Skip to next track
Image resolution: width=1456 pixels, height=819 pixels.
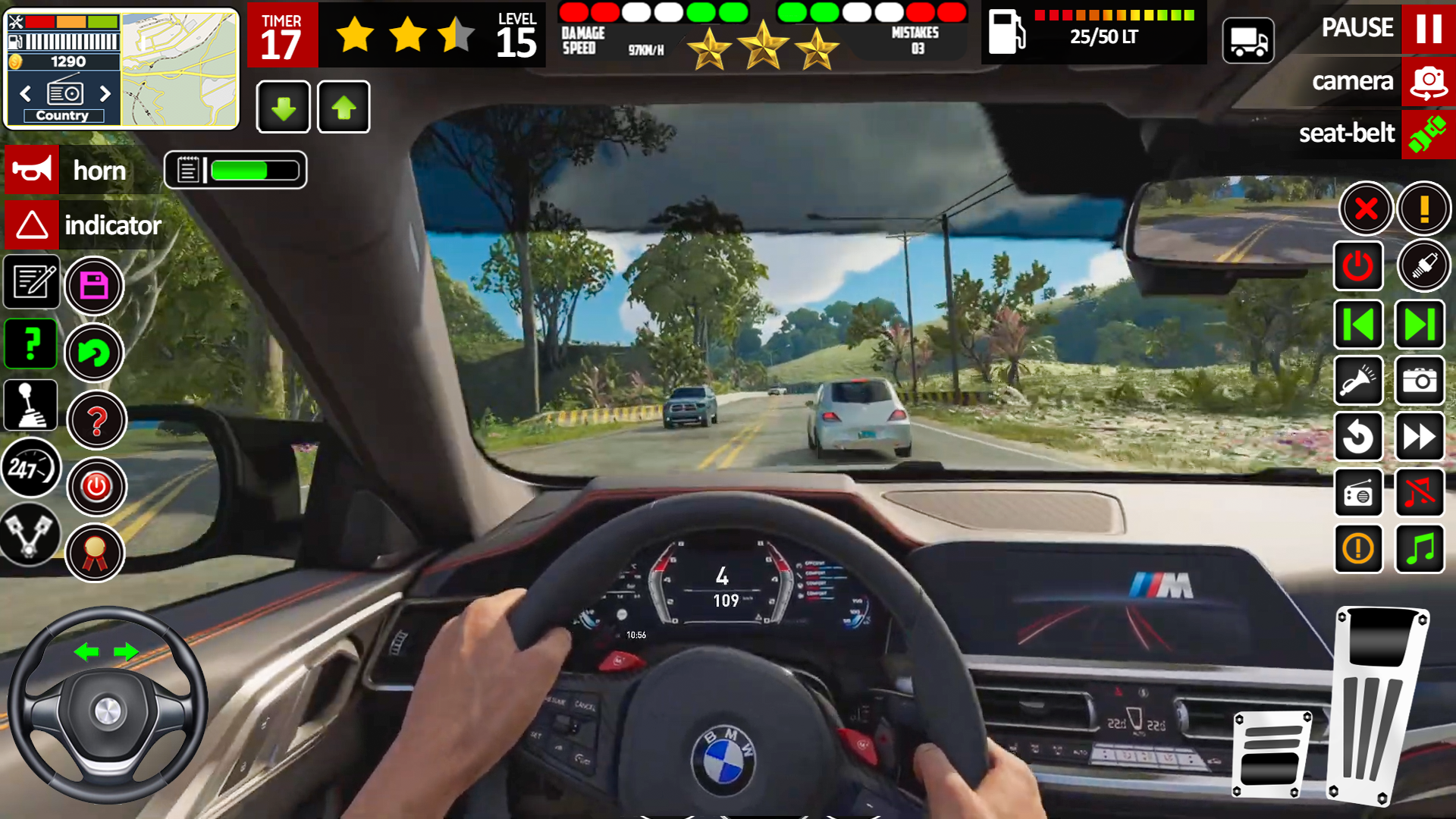[1419, 325]
